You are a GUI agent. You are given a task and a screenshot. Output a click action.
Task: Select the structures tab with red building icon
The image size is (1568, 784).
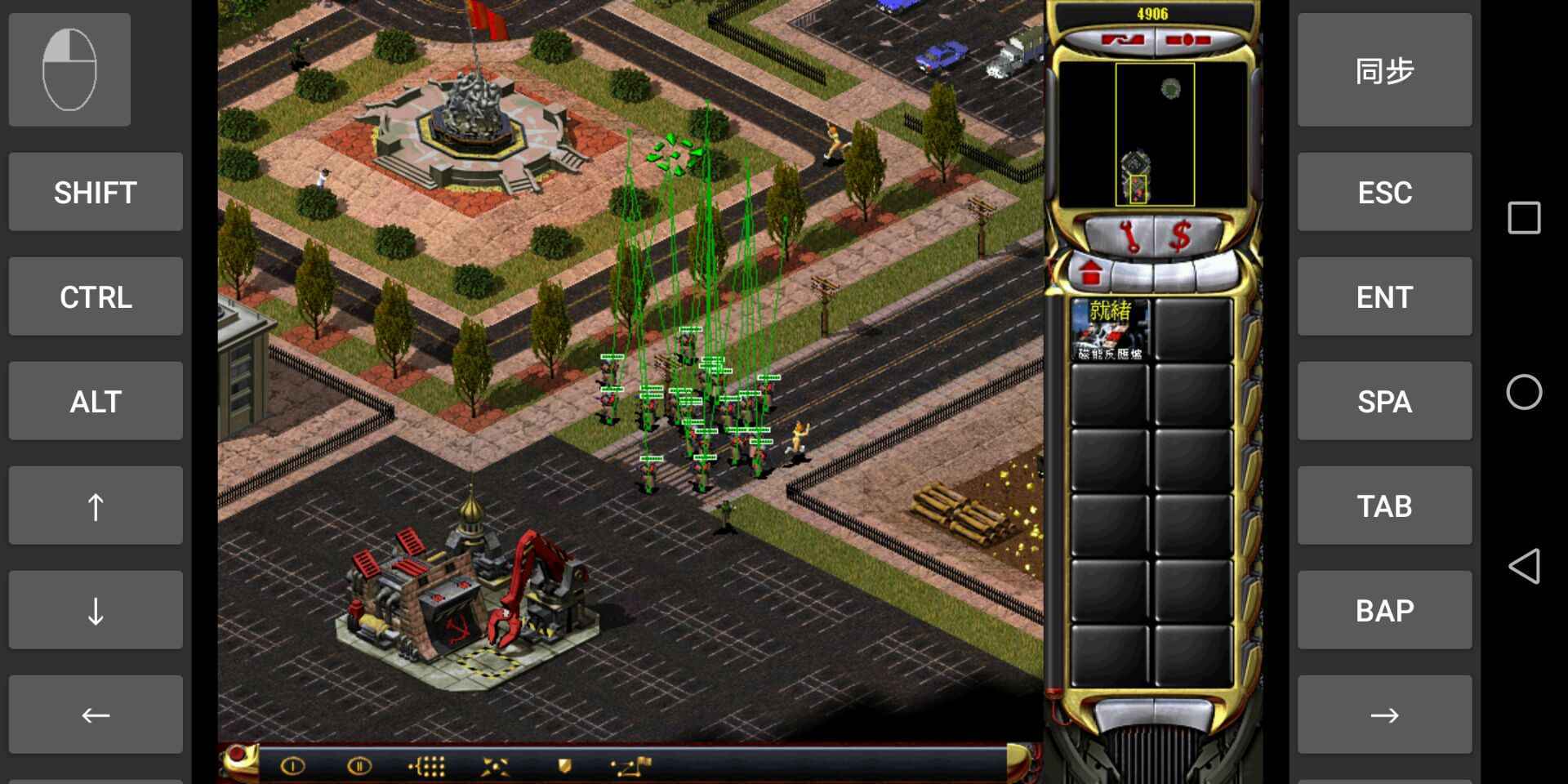(1091, 273)
